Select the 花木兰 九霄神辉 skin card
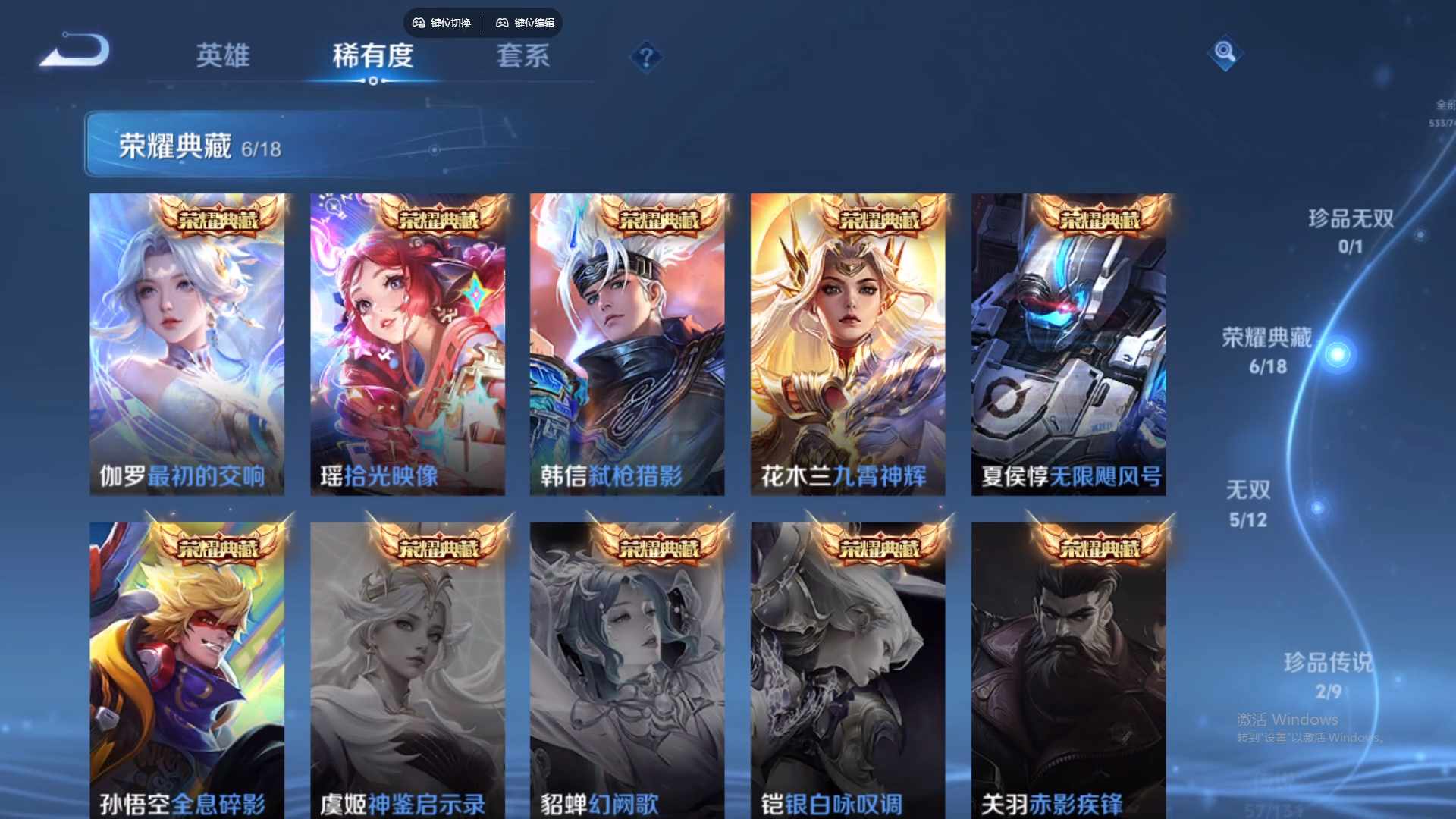The image size is (1456, 819). click(848, 343)
